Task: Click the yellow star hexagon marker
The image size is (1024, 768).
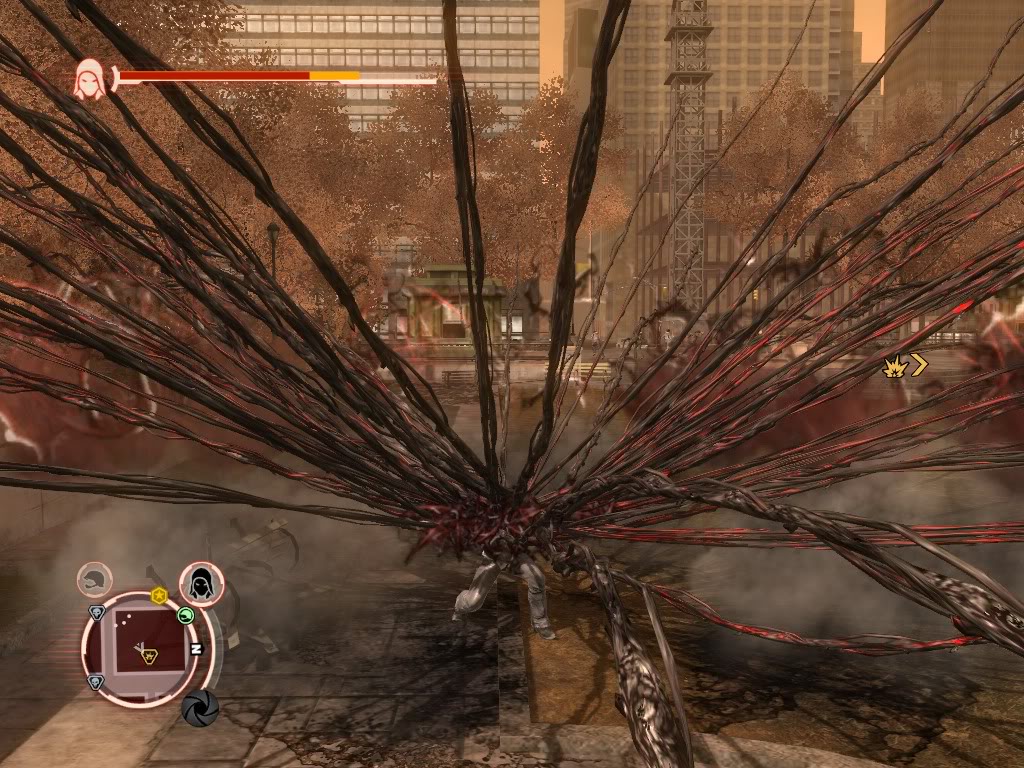Action: [158, 596]
